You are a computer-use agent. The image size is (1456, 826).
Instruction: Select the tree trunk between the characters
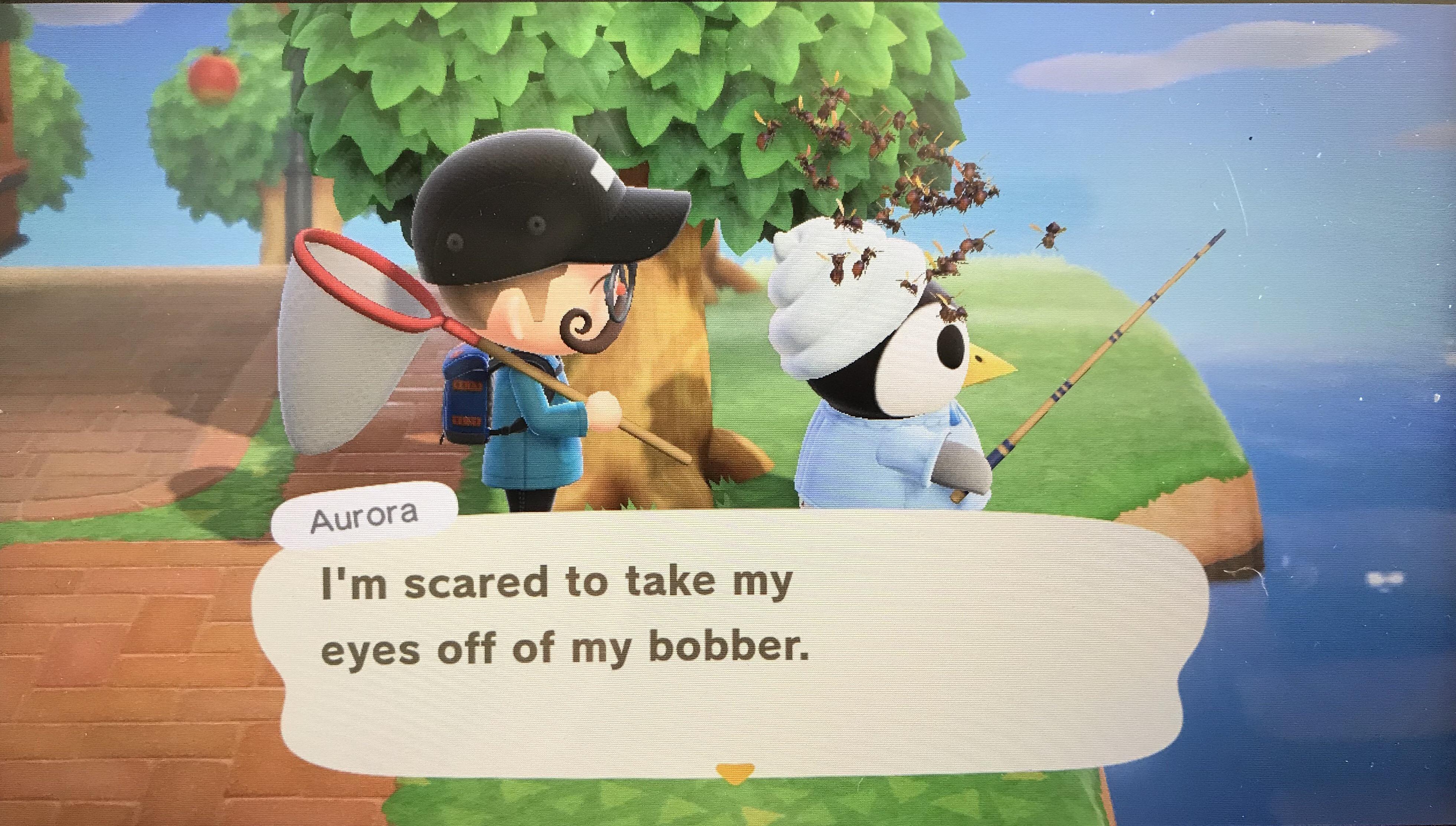click(680, 369)
